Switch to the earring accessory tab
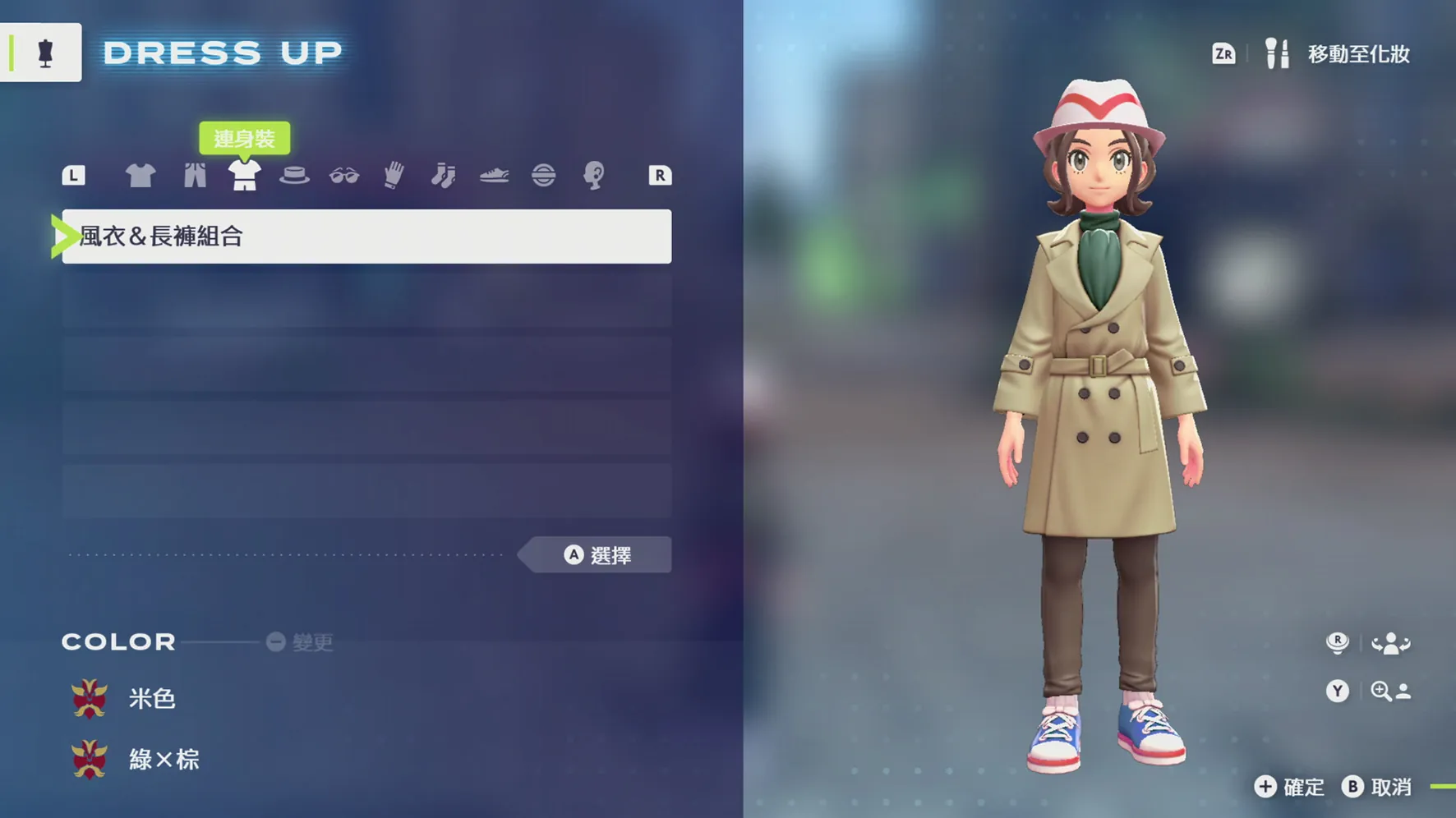Image resolution: width=1456 pixels, height=818 pixels. click(593, 175)
